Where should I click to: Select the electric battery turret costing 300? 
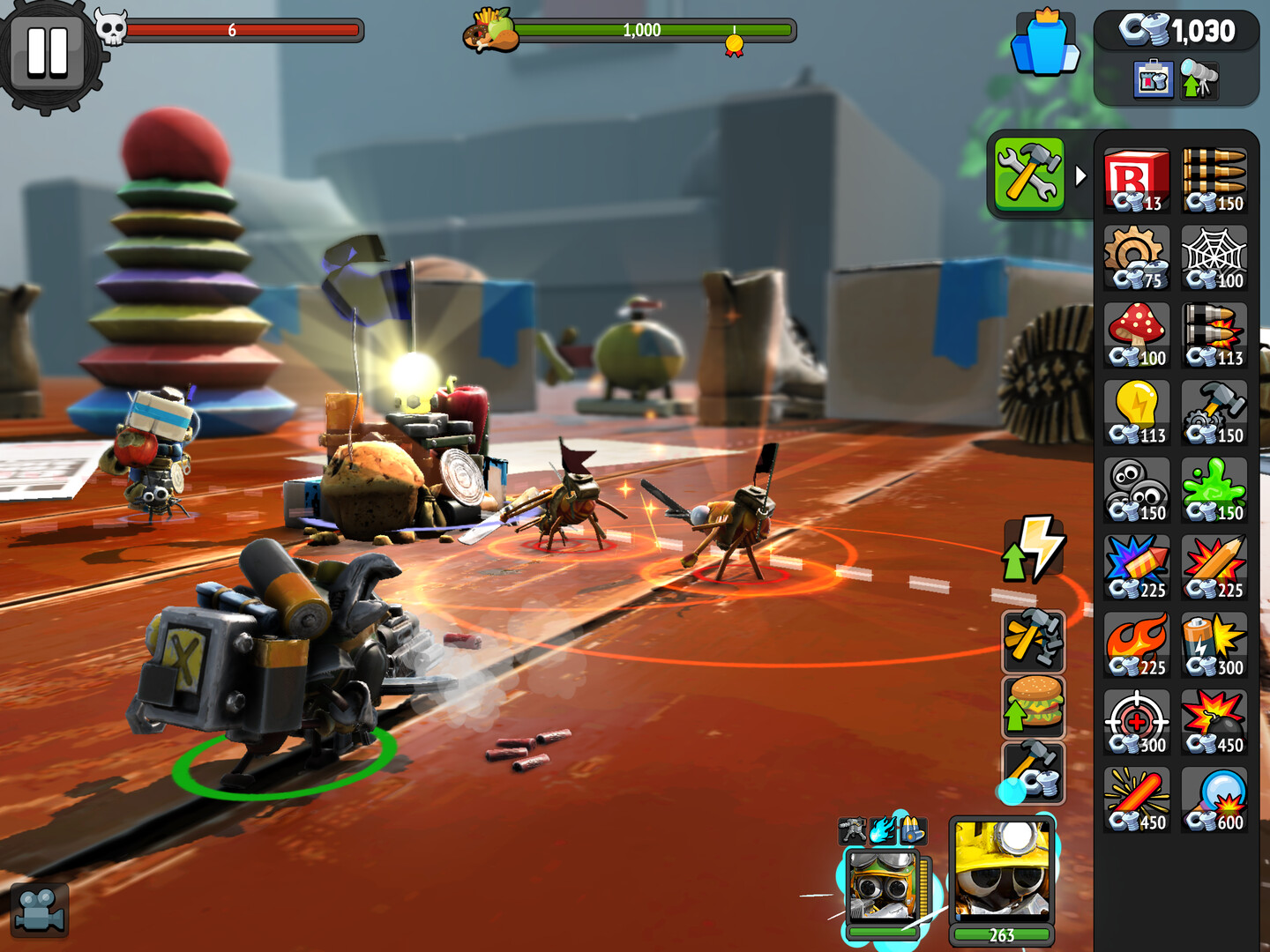1214,643
